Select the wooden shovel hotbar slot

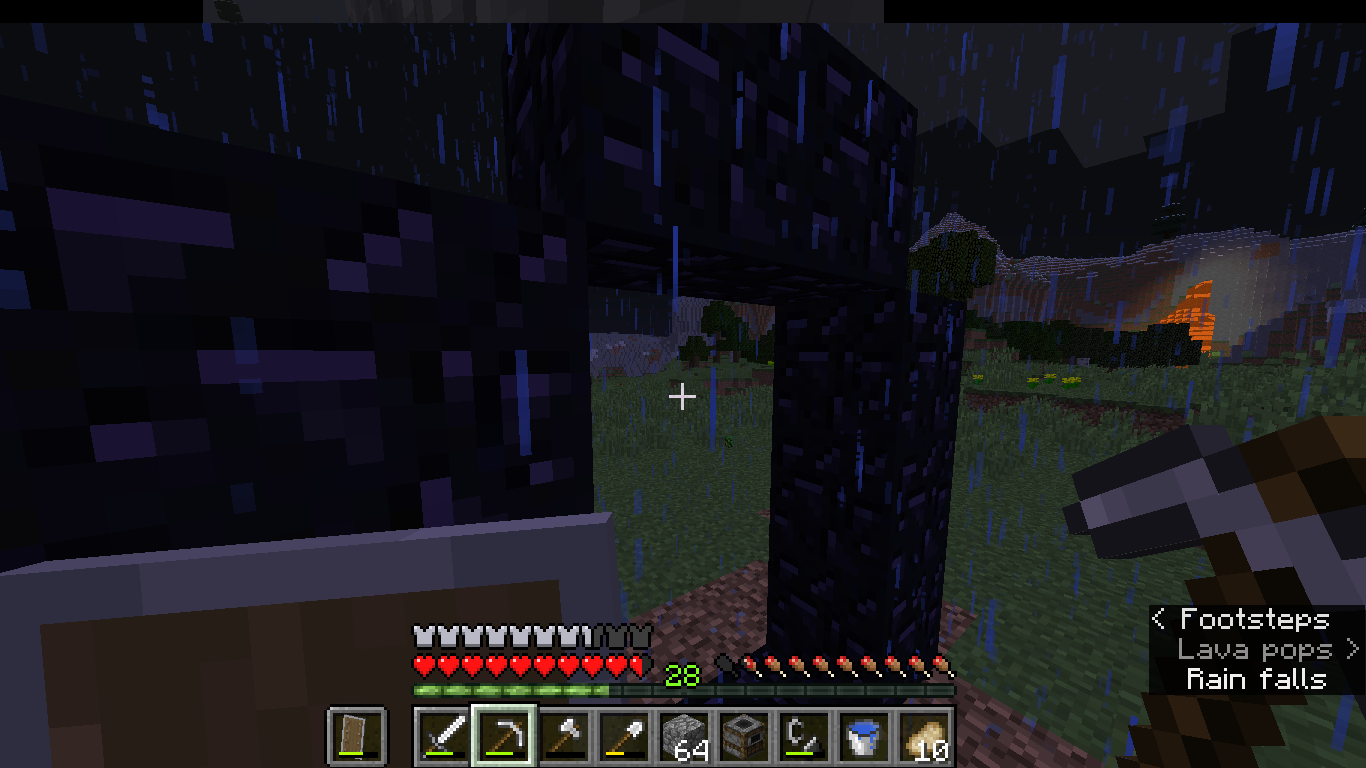[x=625, y=737]
